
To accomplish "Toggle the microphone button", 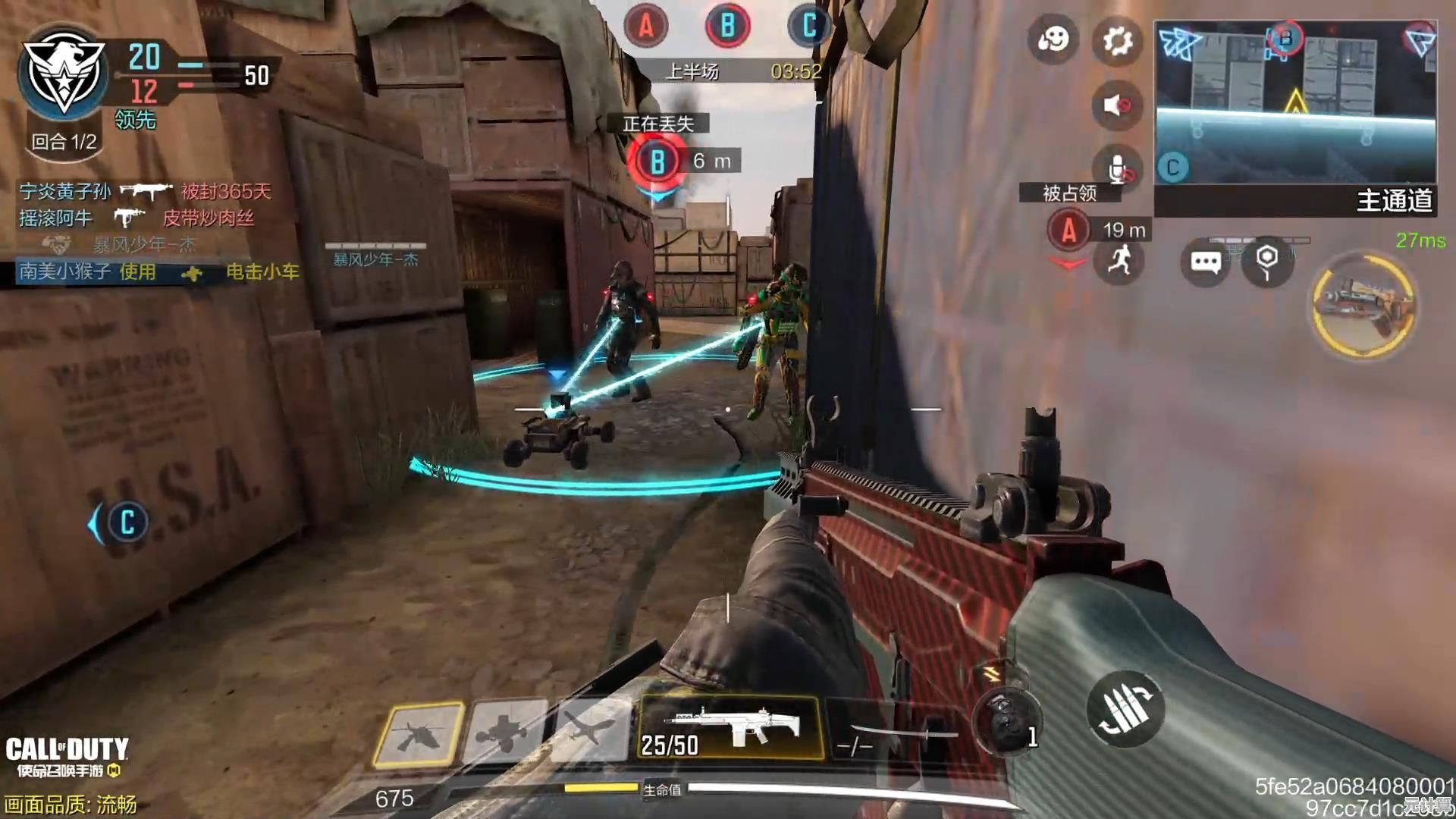I will [1117, 168].
